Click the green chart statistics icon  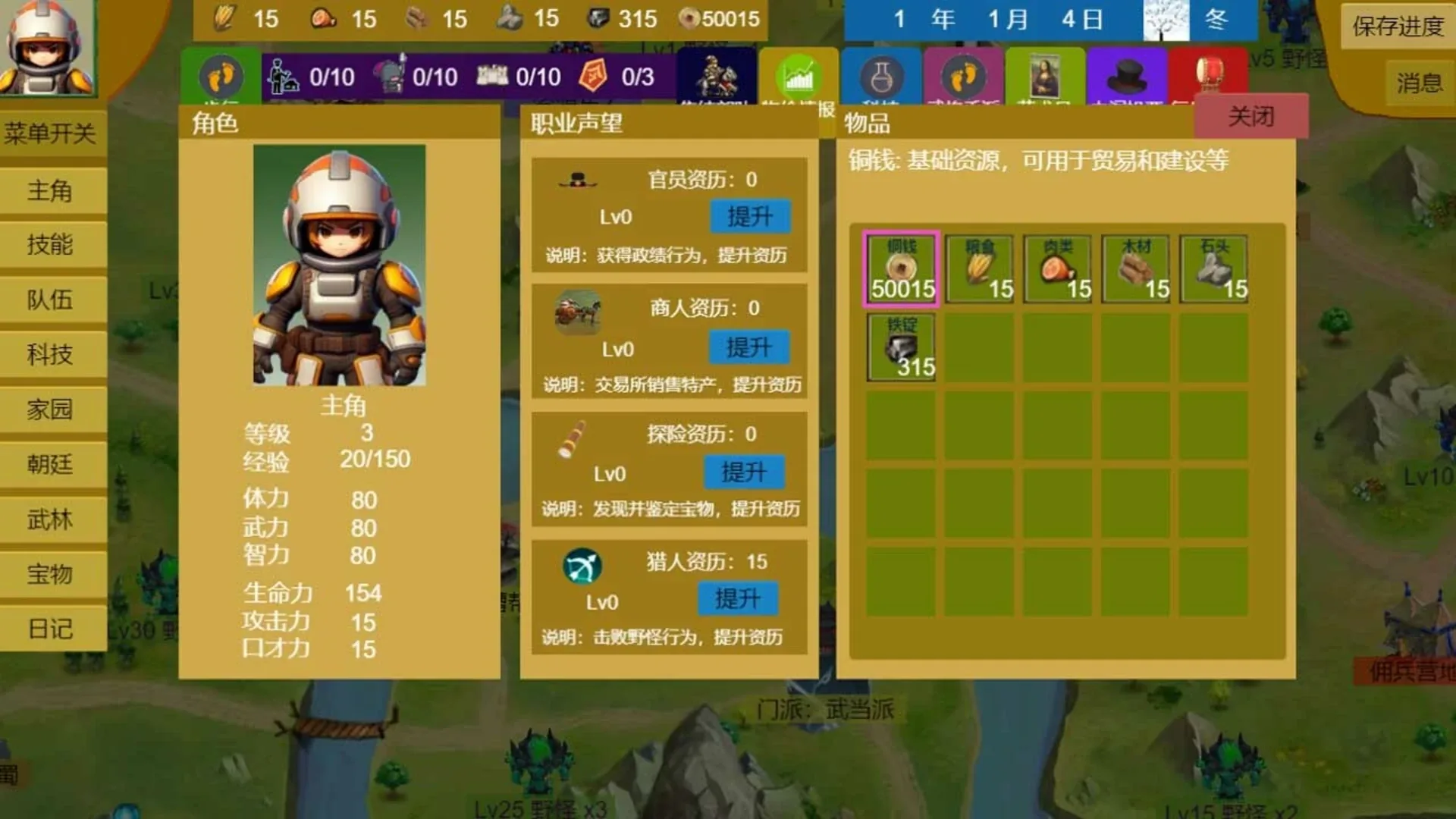798,76
